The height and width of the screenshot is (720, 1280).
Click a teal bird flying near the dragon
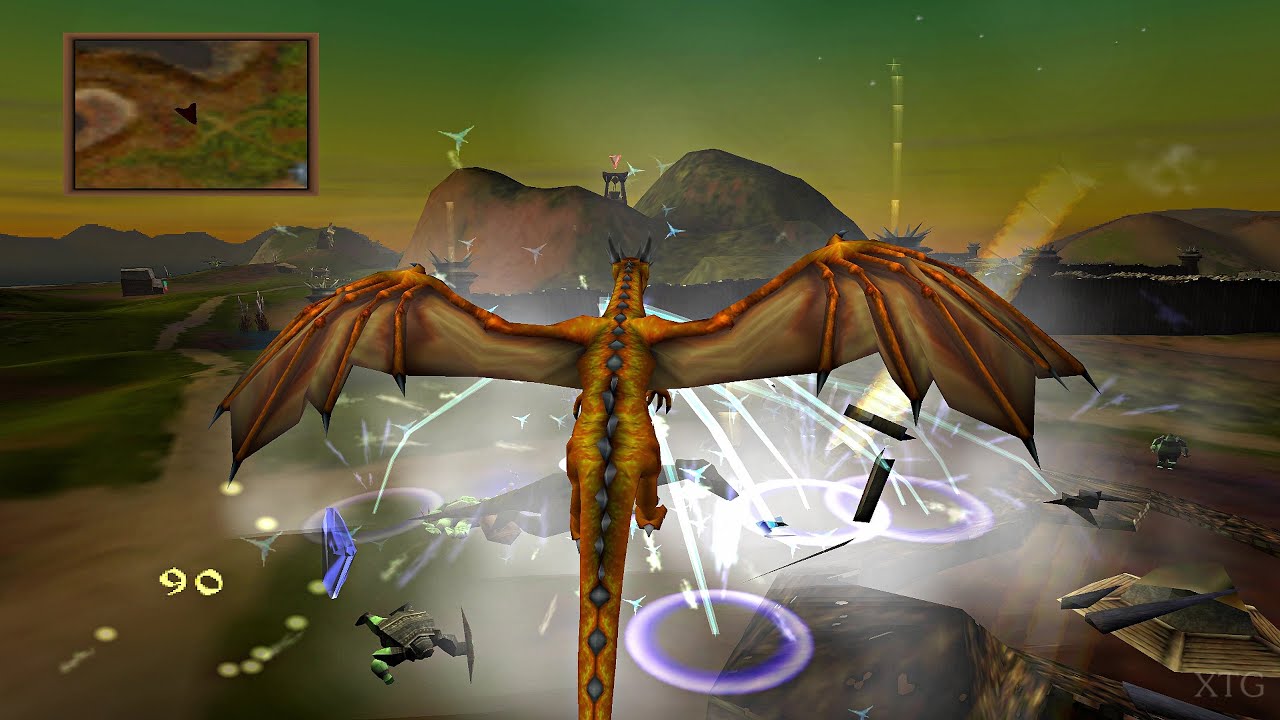[671, 231]
